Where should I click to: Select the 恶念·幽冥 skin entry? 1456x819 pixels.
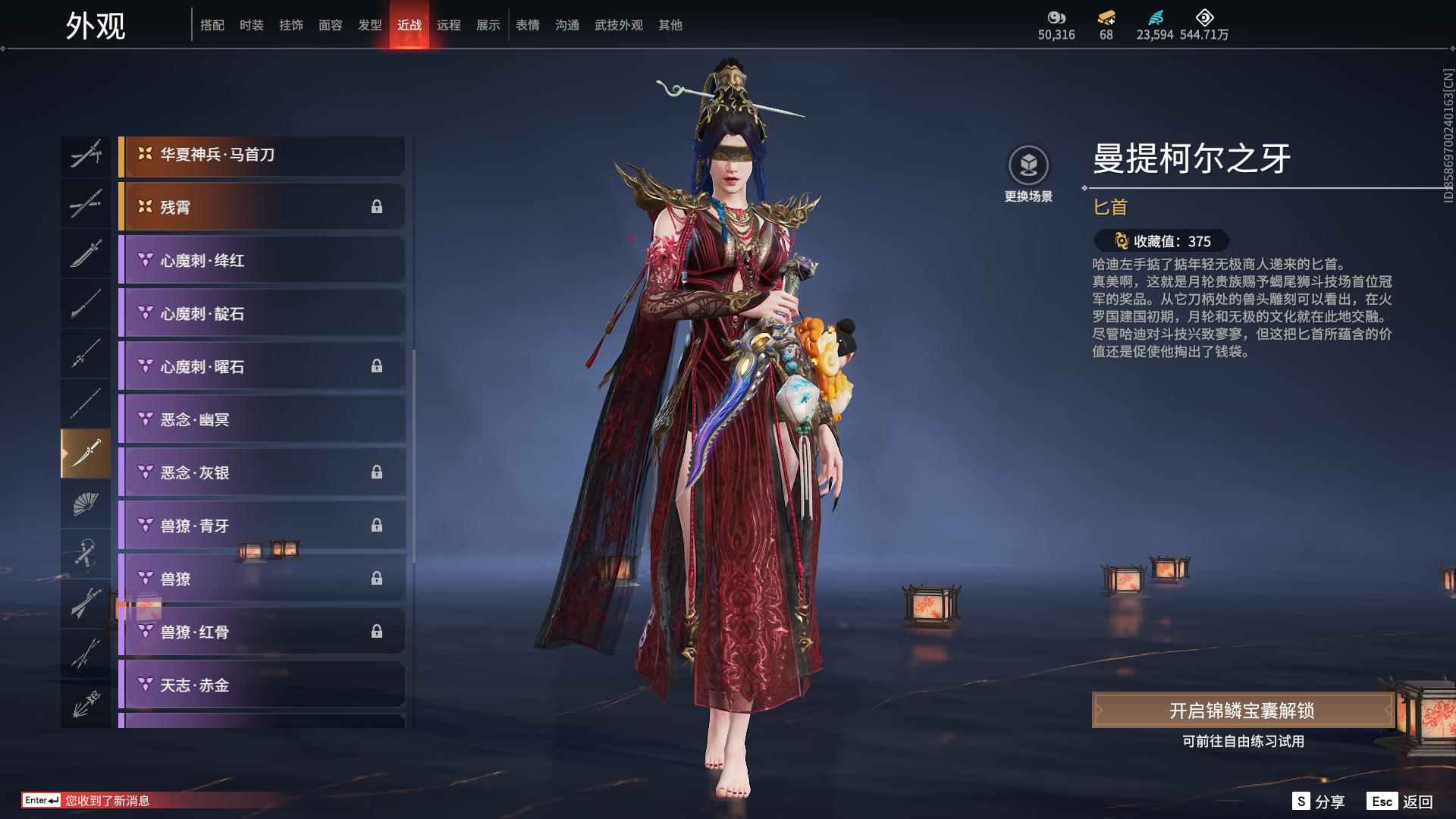[262, 419]
